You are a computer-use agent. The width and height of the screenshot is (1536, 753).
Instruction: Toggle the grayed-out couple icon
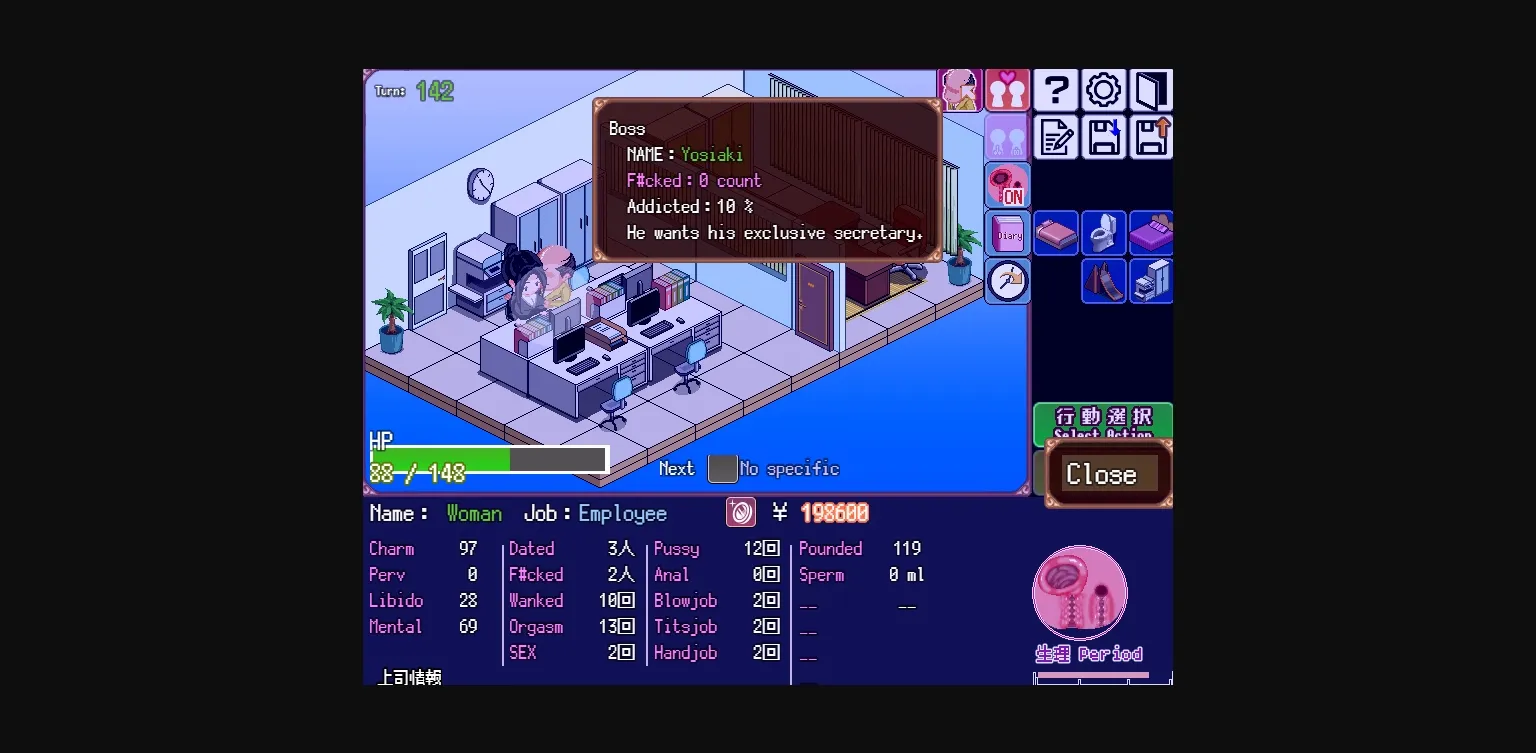[1007, 138]
